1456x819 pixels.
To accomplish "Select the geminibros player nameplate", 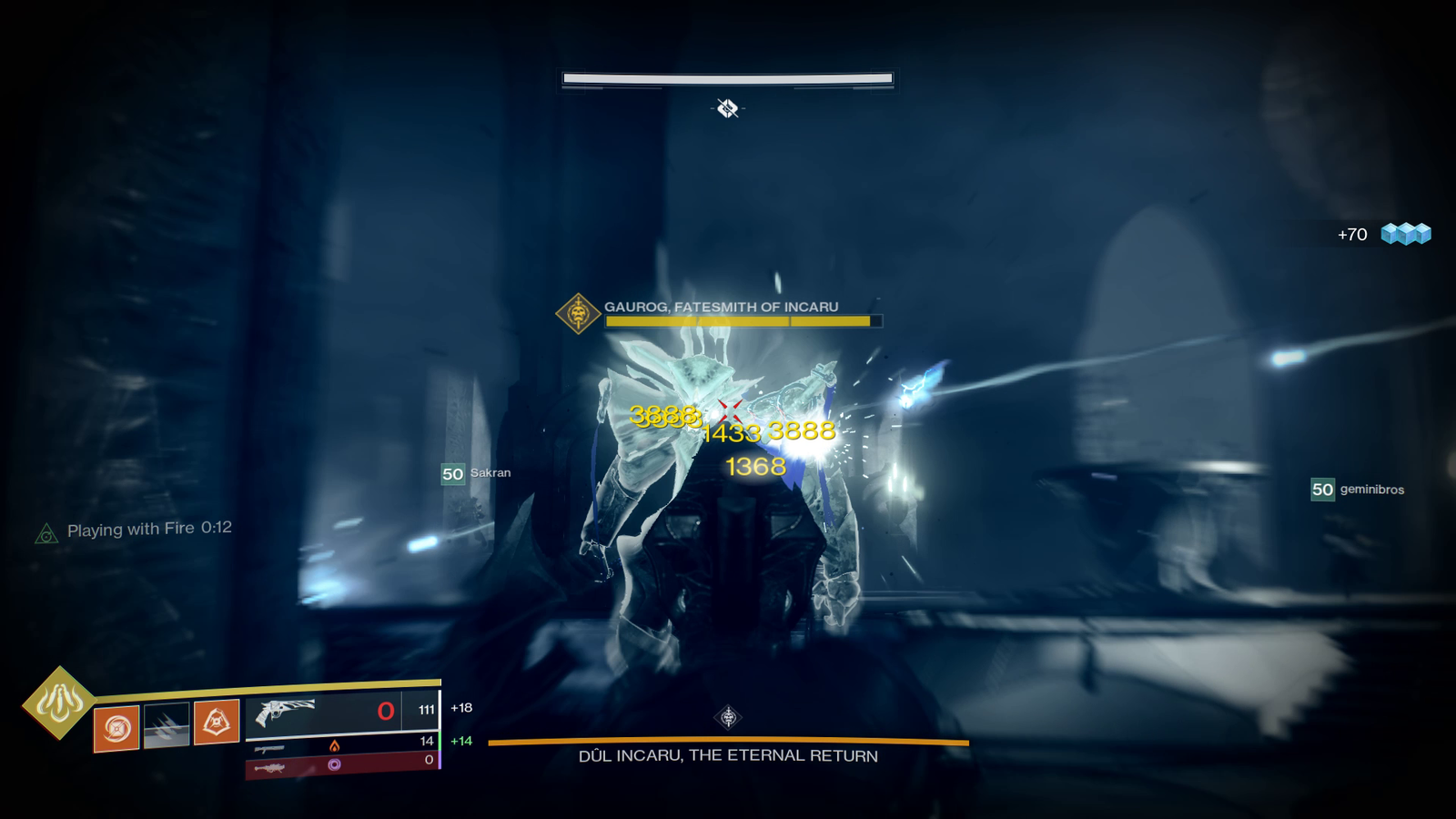I will click(x=1358, y=490).
